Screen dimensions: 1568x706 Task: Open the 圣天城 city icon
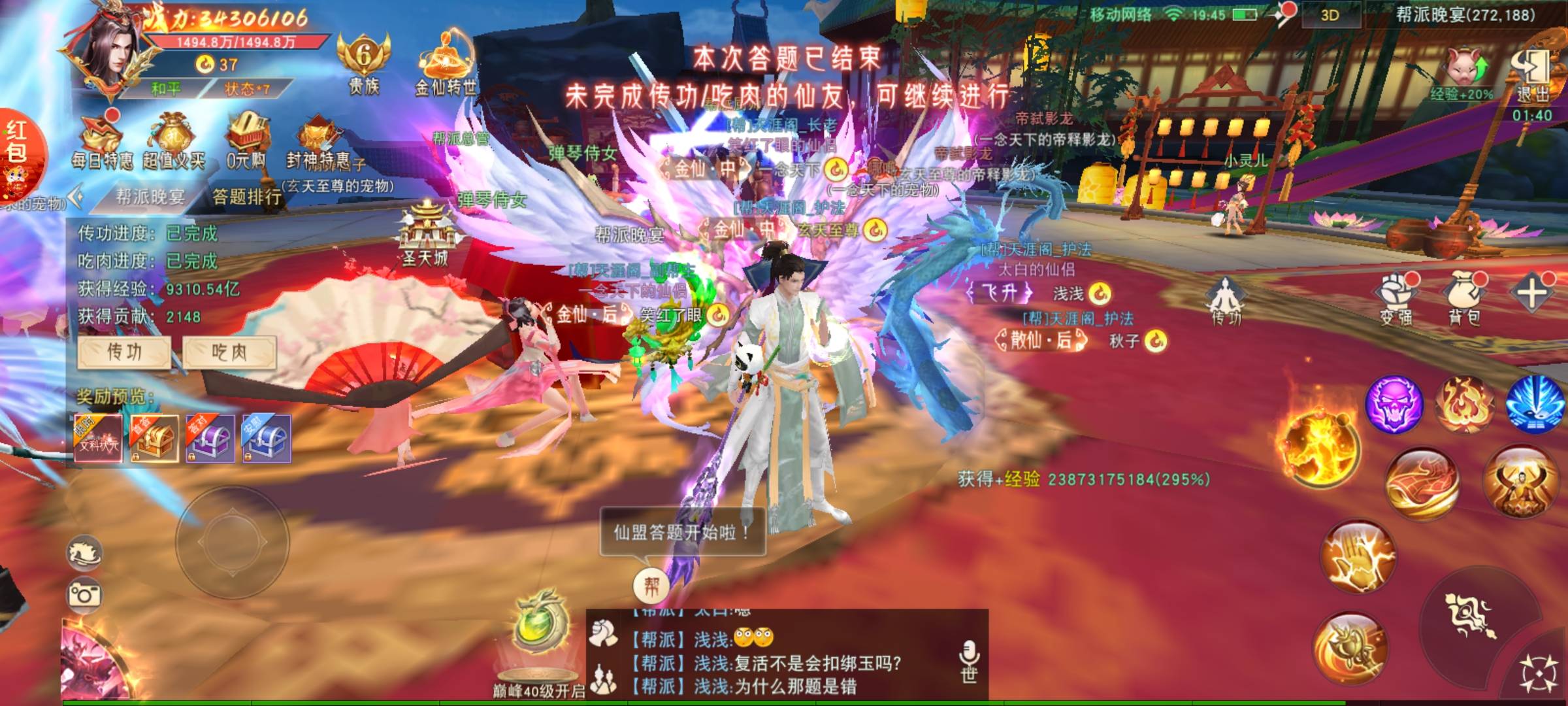426,234
